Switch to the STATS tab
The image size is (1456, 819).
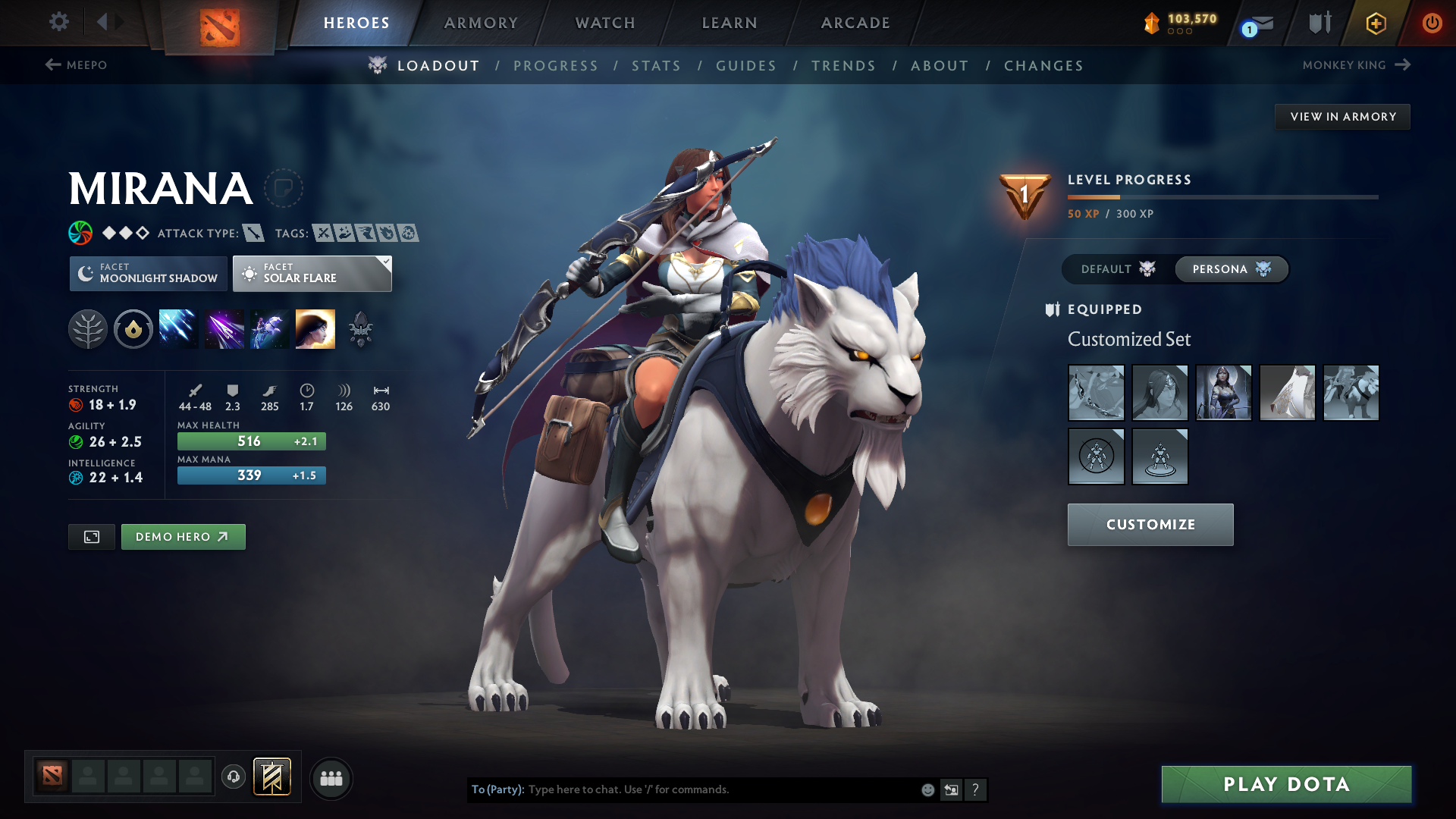656,66
